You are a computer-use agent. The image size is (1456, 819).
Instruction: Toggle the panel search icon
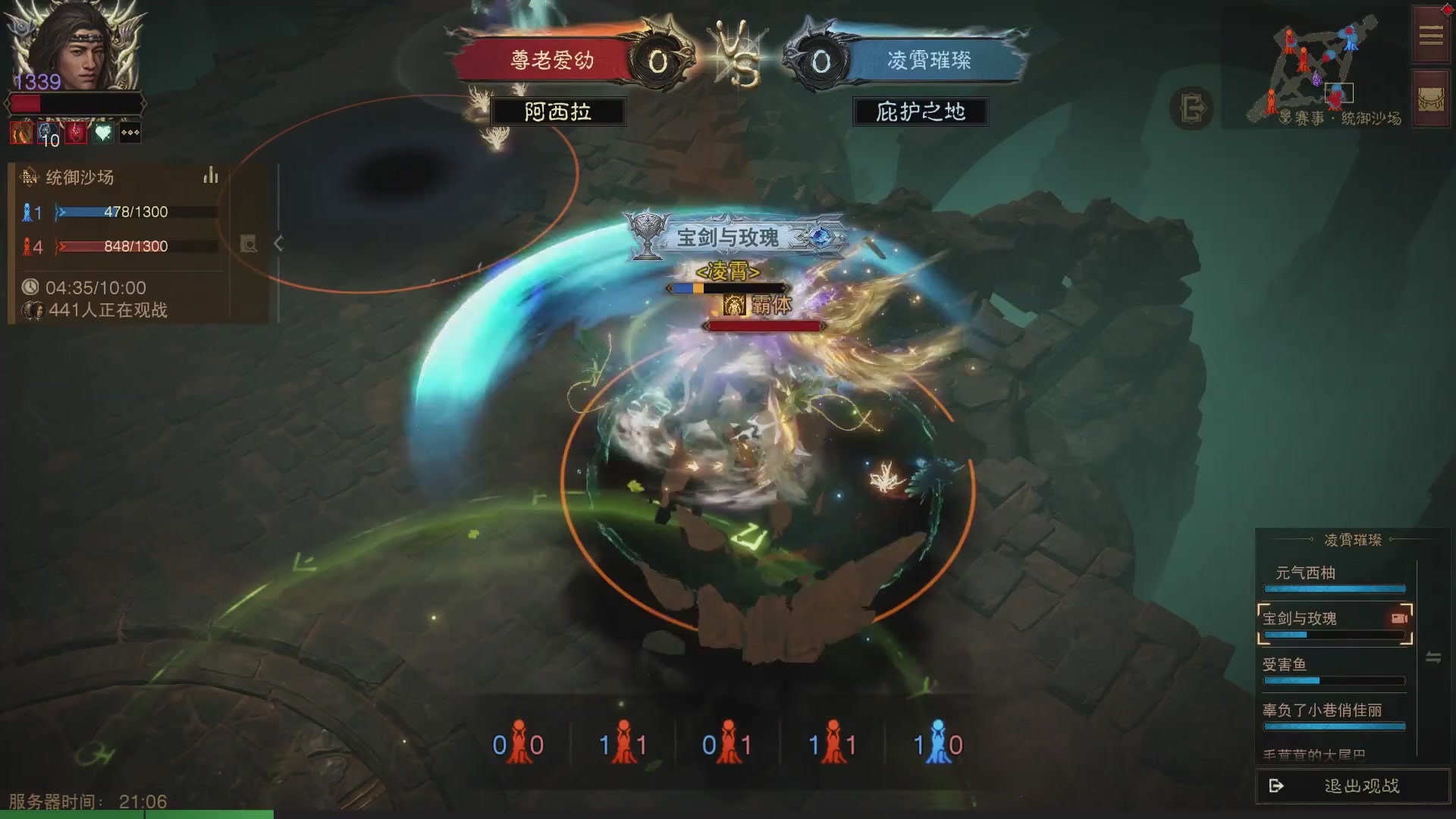coord(249,243)
